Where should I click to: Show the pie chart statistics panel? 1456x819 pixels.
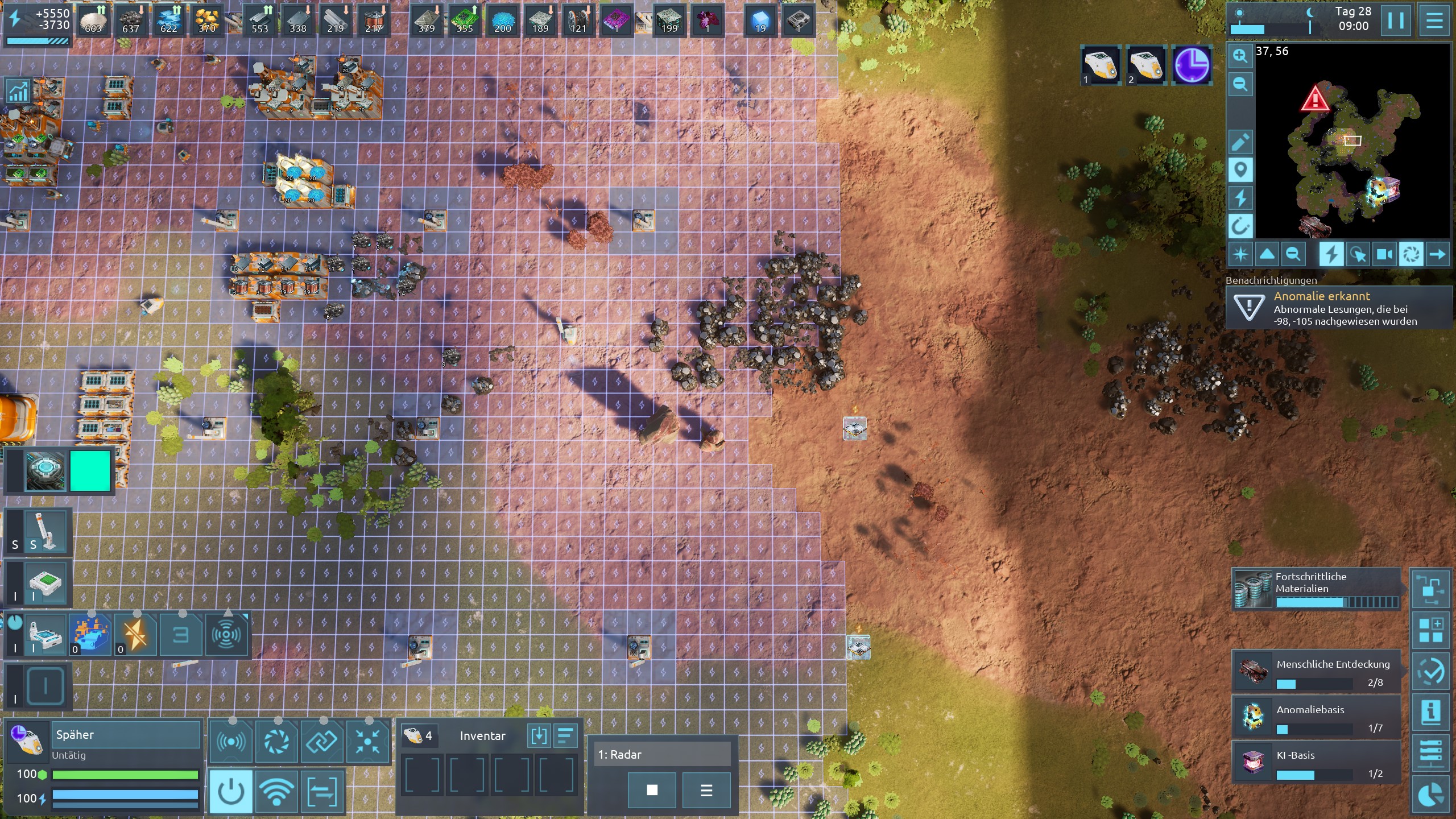click(x=1431, y=795)
